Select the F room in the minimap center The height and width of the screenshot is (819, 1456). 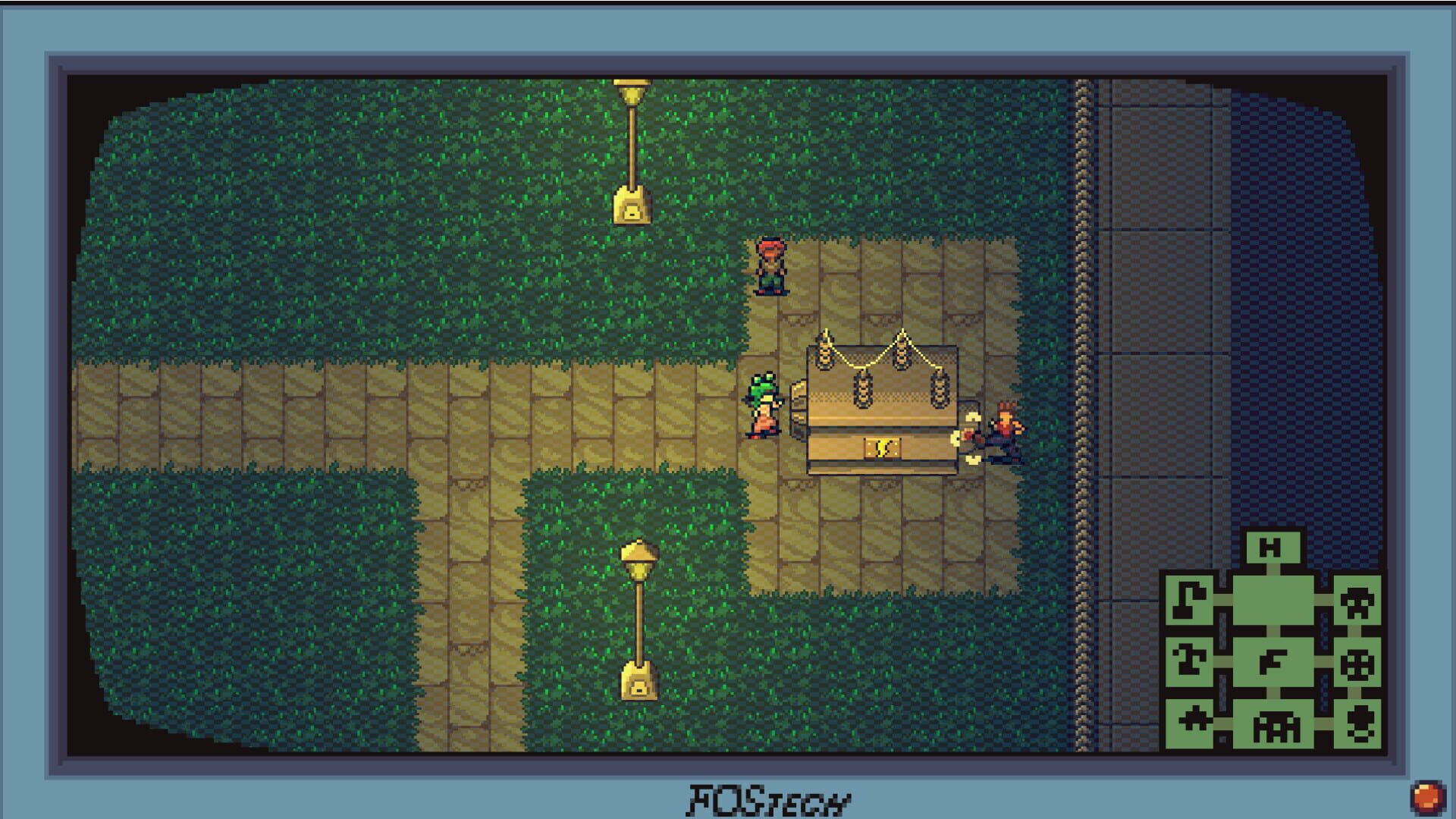pyautogui.click(x=1273, y=663)
